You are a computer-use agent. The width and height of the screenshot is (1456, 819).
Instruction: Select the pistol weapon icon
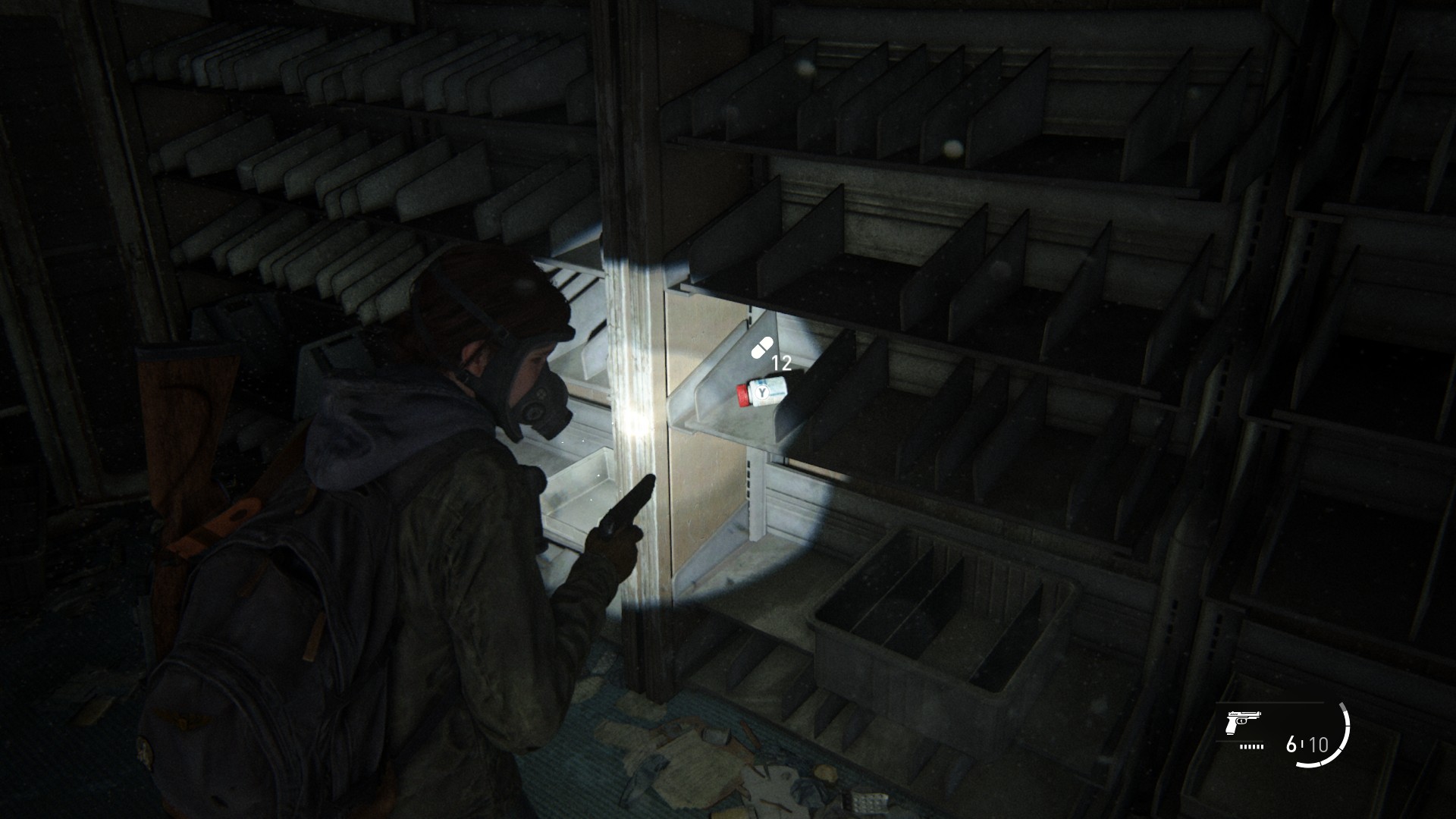click(1242, 726)
